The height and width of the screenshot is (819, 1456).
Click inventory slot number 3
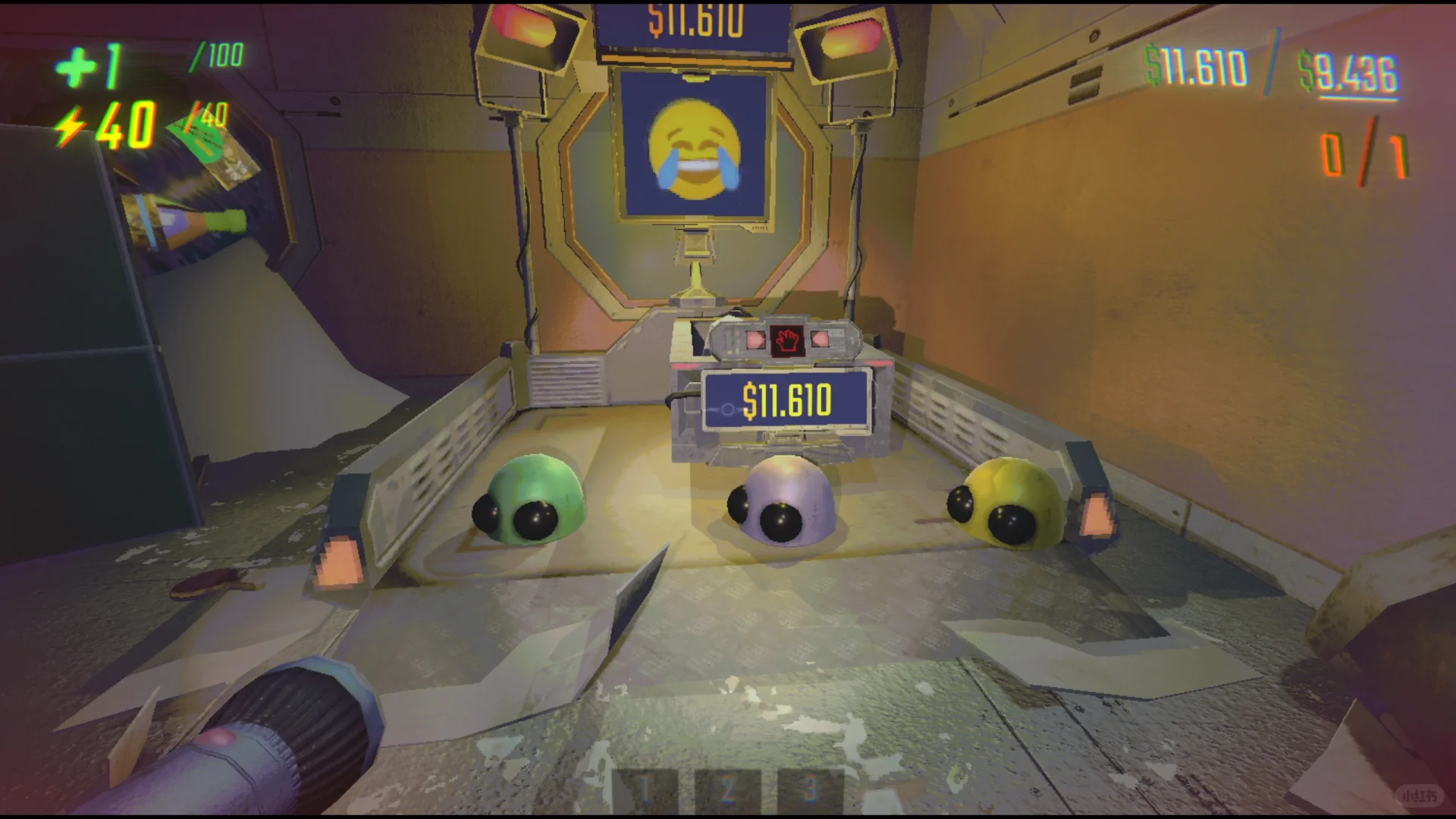(x=810, y=791)
